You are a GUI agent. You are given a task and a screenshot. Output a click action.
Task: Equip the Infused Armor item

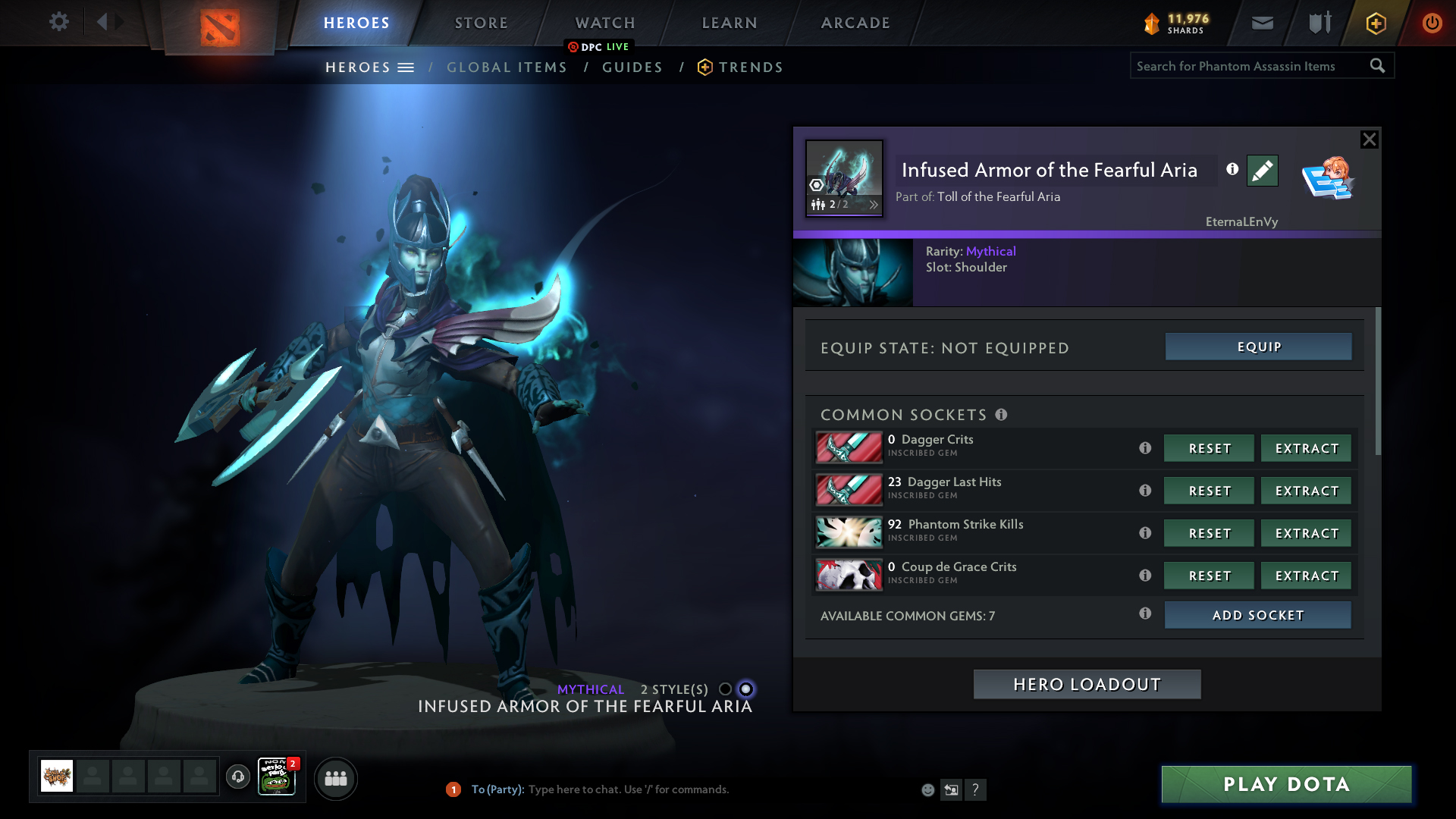[1258, 347]
